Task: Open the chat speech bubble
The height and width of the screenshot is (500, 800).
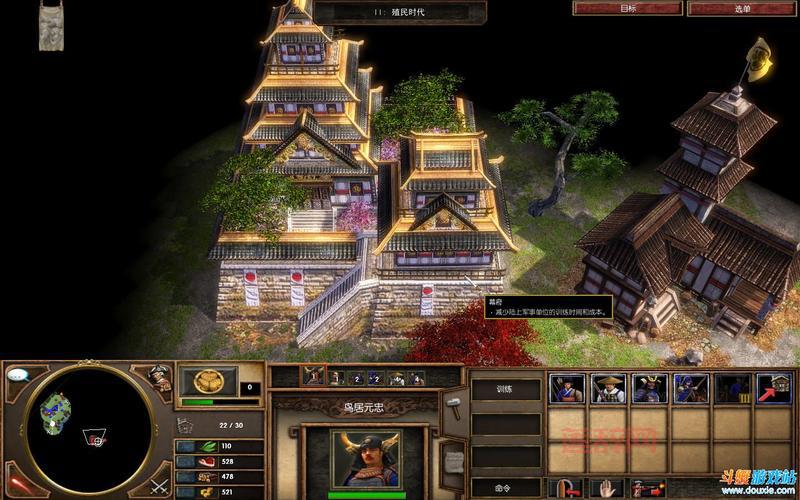Action: (x=16, y=374)
